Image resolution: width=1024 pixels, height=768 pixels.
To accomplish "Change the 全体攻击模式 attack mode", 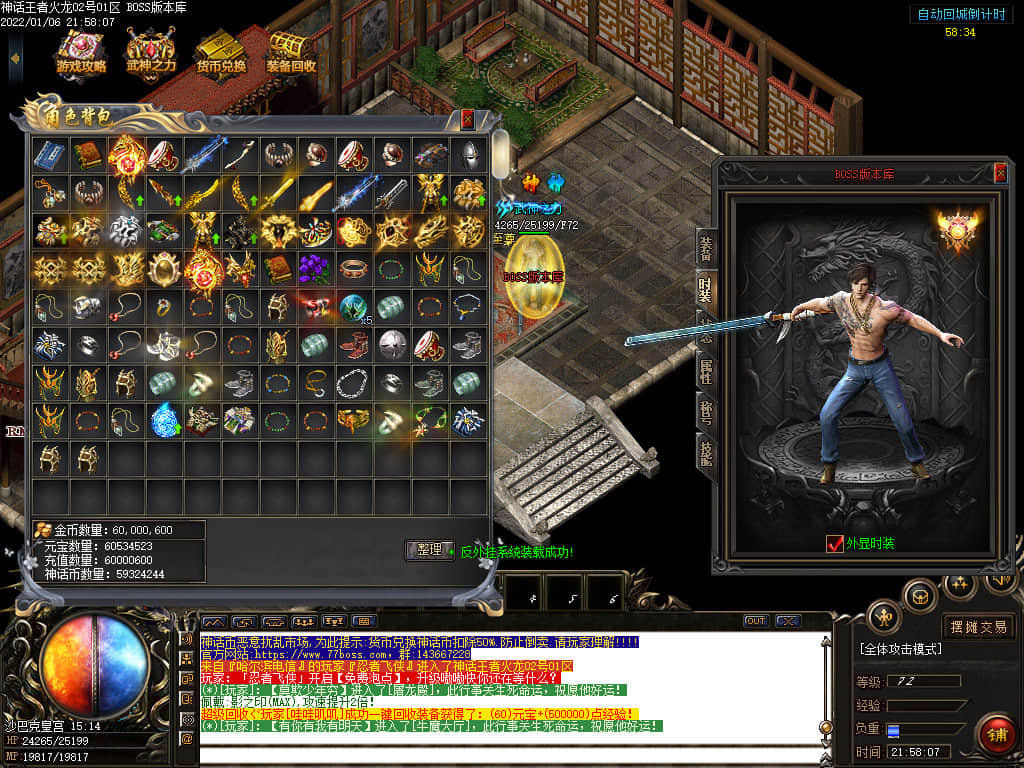I will [900, 649].
